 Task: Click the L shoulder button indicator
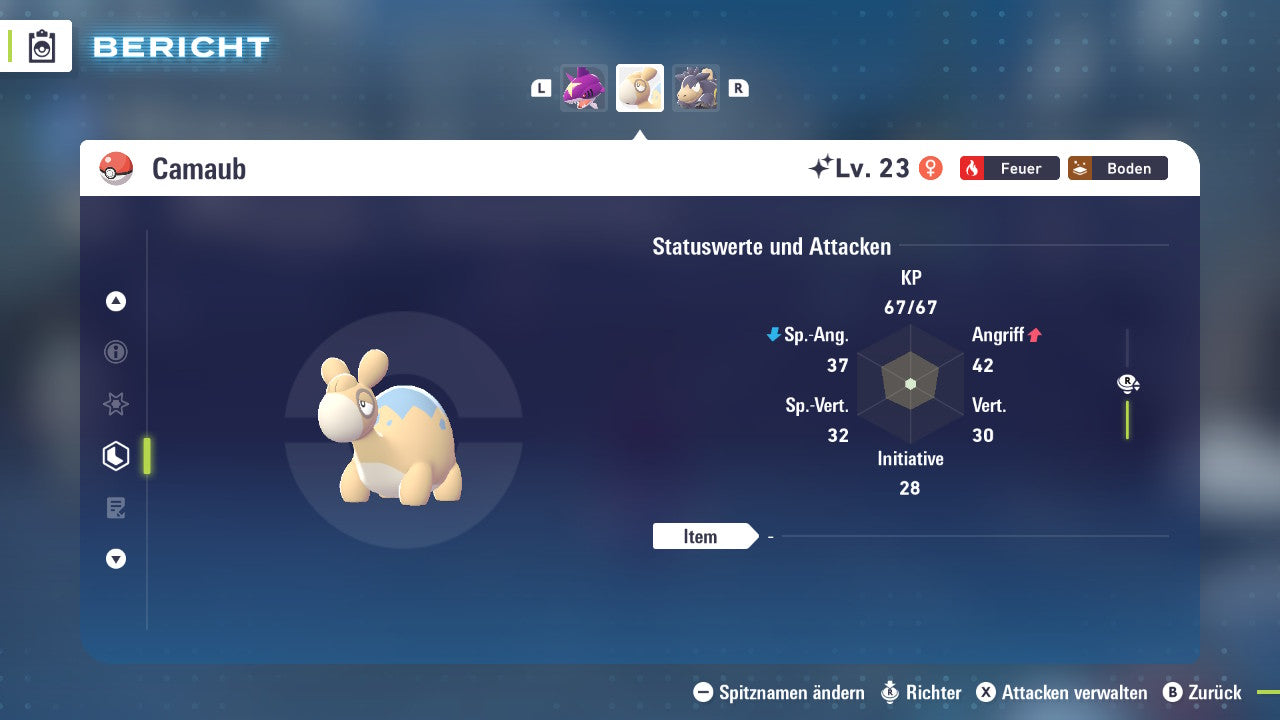tap(541, 88)
